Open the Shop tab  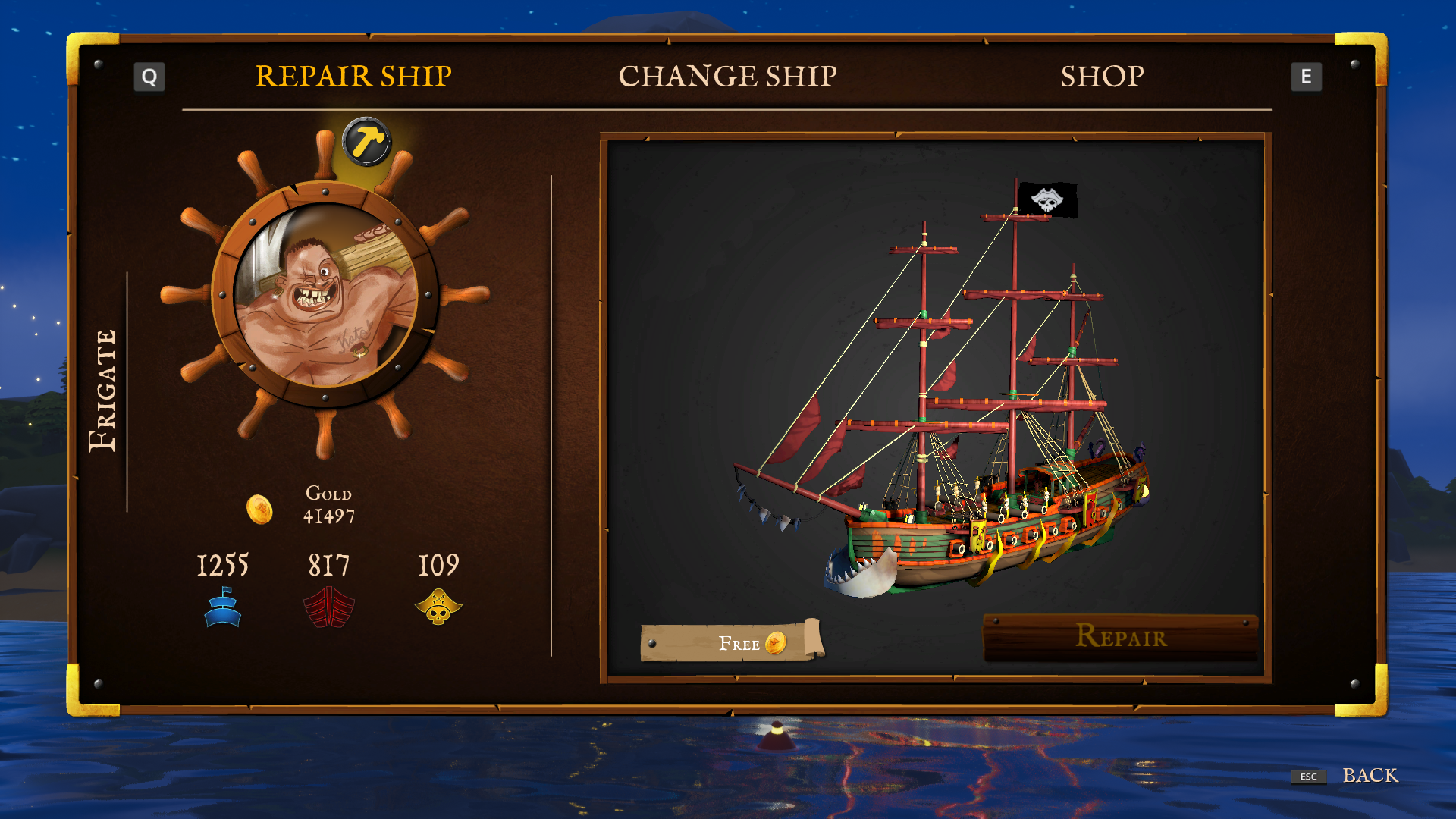1102,77
